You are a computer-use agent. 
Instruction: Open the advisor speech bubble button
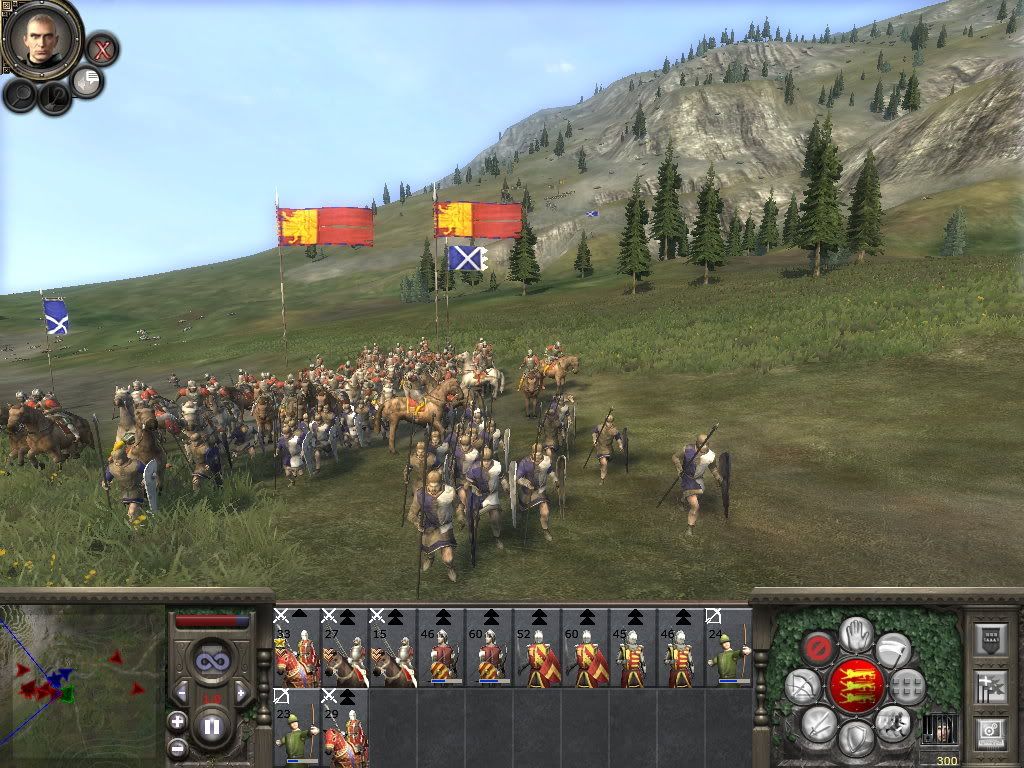88,82
